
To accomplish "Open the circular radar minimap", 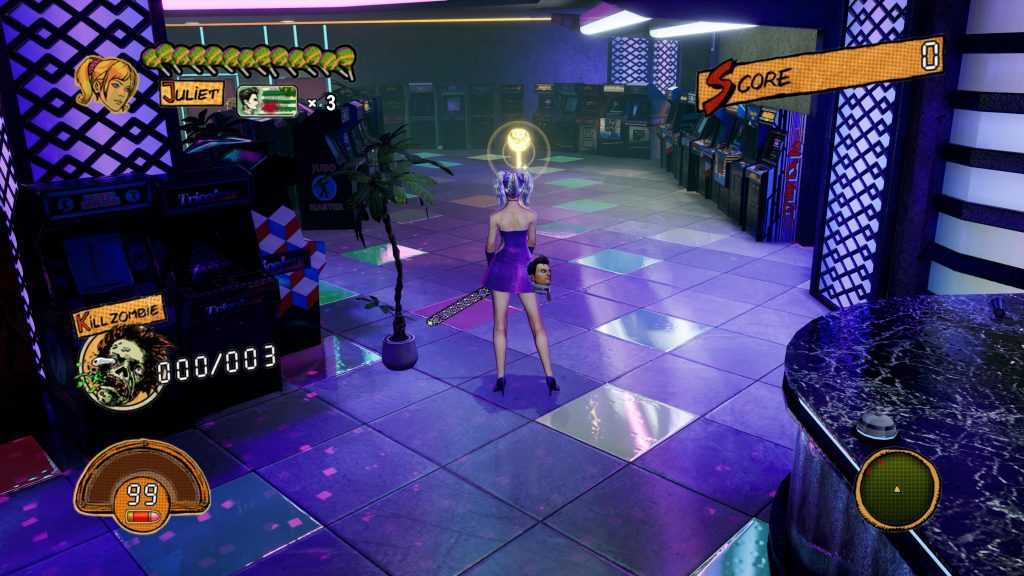I will [897, 489].
